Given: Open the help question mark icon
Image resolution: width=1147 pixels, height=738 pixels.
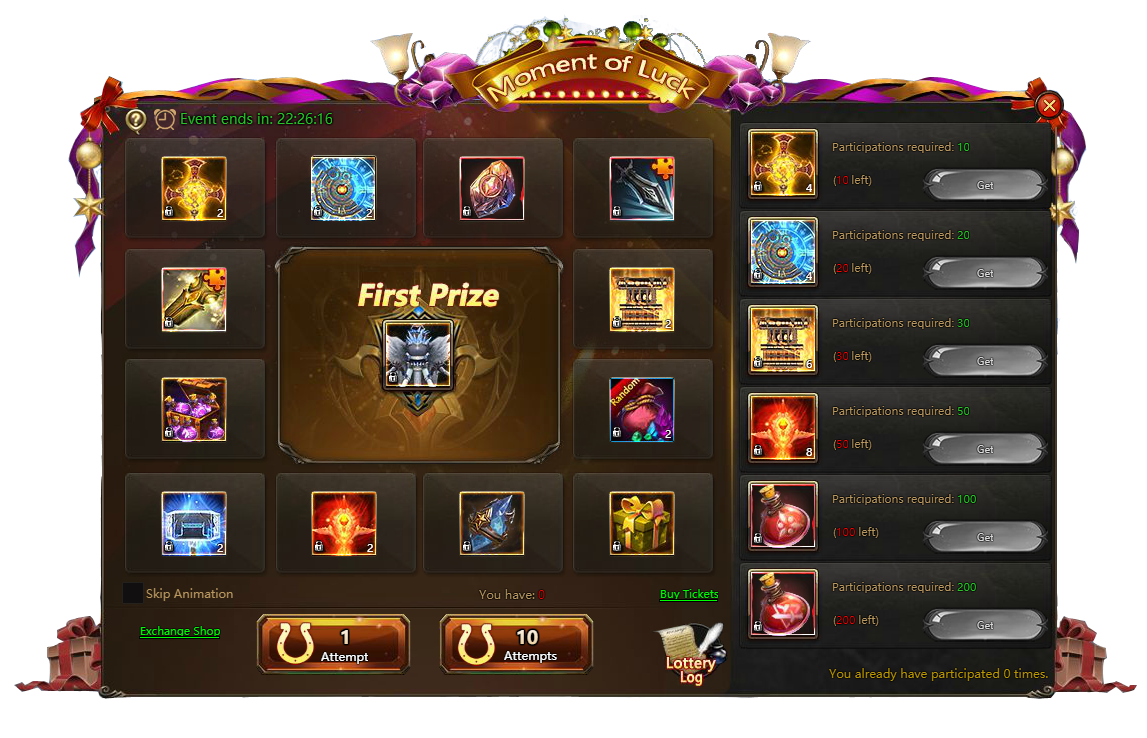Looking at the screenshot, I should (x=136, y=120).
